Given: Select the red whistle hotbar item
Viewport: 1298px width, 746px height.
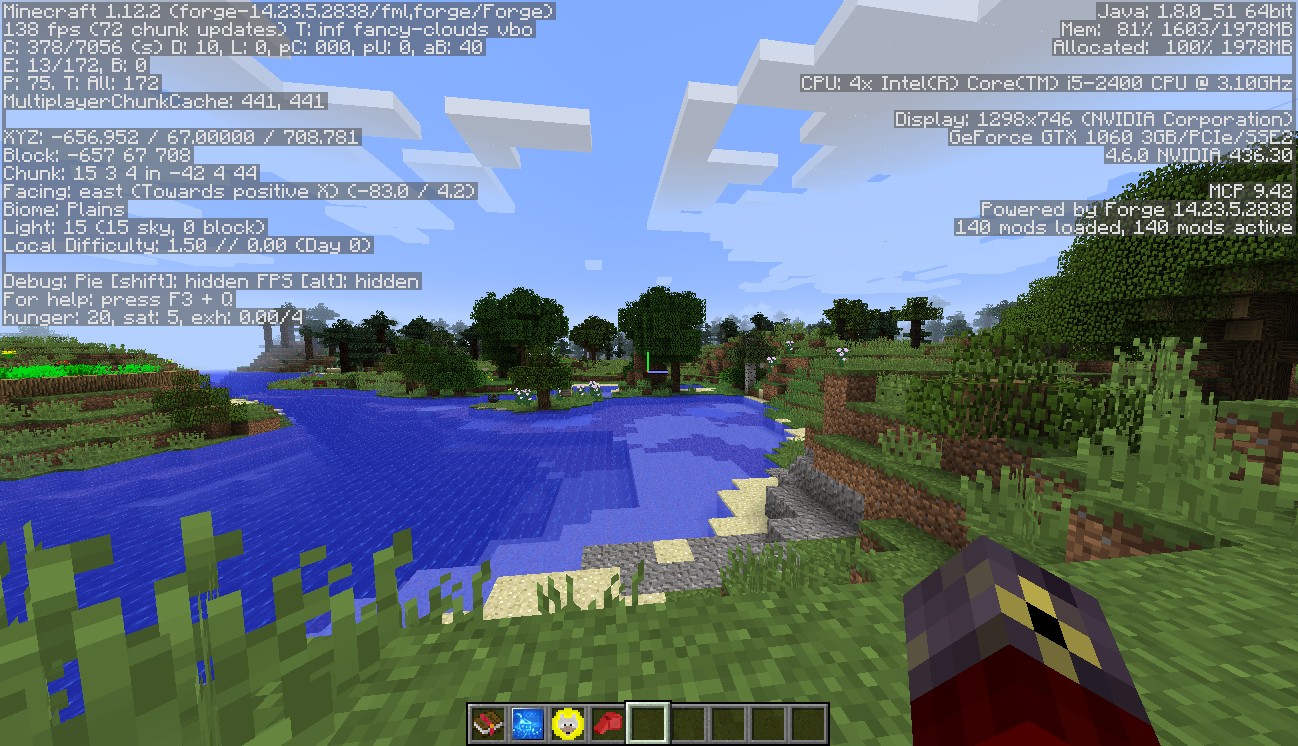Looking at the screenshot, I should [x=608, y=723].
